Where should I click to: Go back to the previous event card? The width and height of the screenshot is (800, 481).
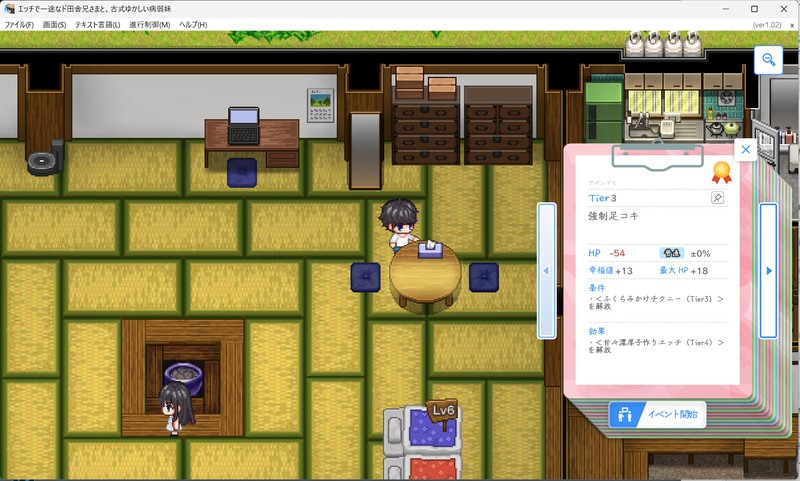point(546,270)
